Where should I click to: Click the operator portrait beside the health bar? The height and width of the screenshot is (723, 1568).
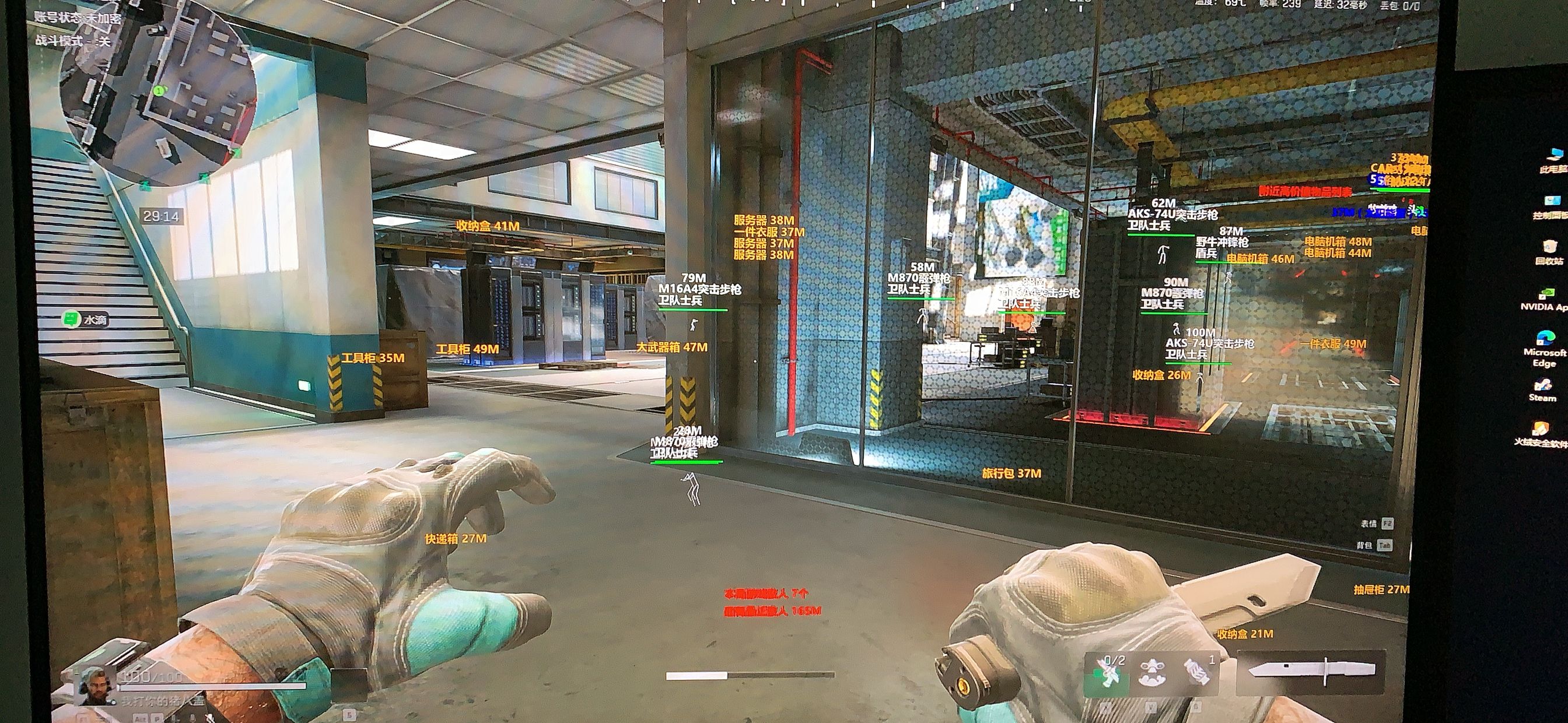pyautogui.click(x=94, y=685)
